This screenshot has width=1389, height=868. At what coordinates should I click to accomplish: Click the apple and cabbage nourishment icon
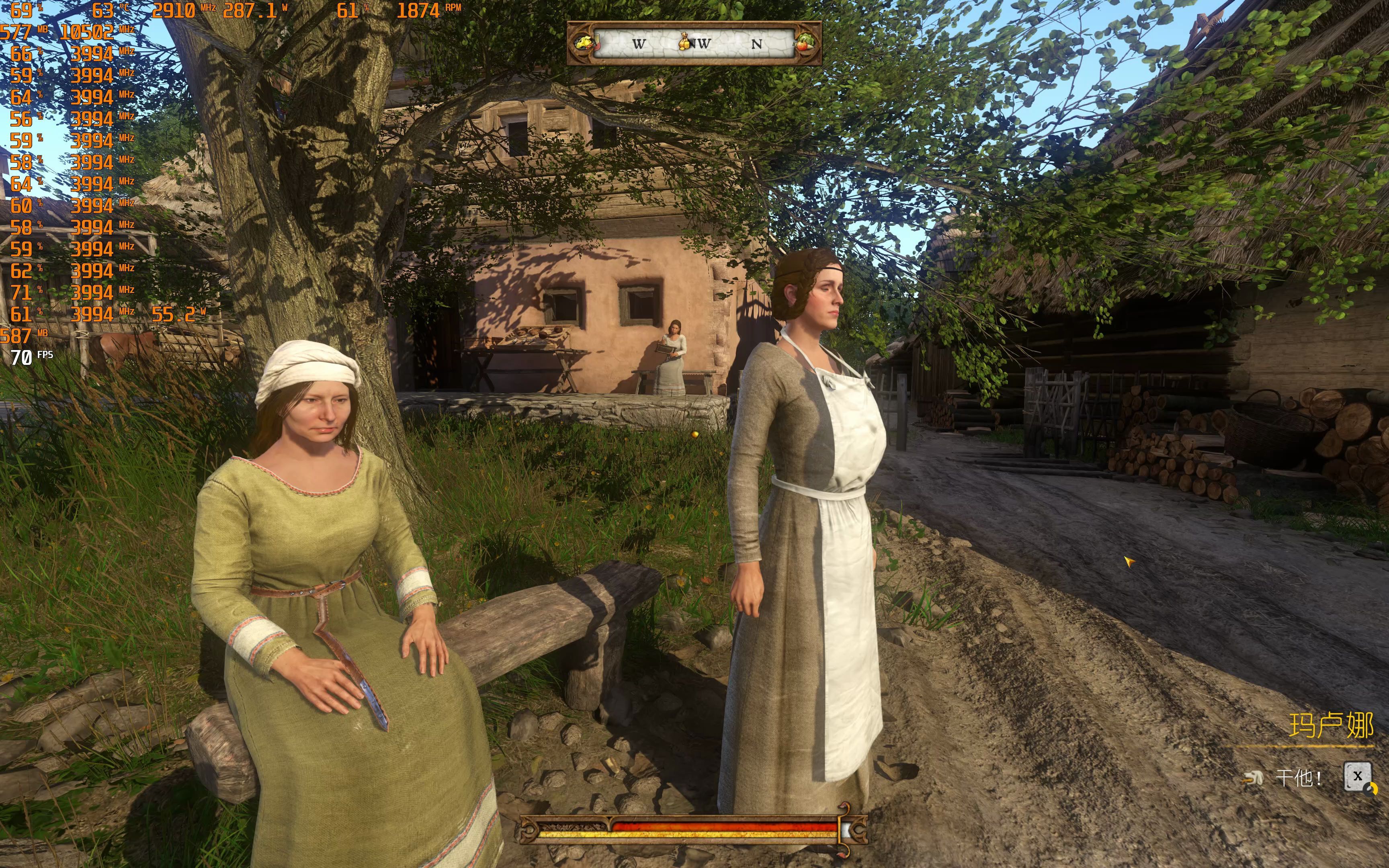tap(805, 43)
